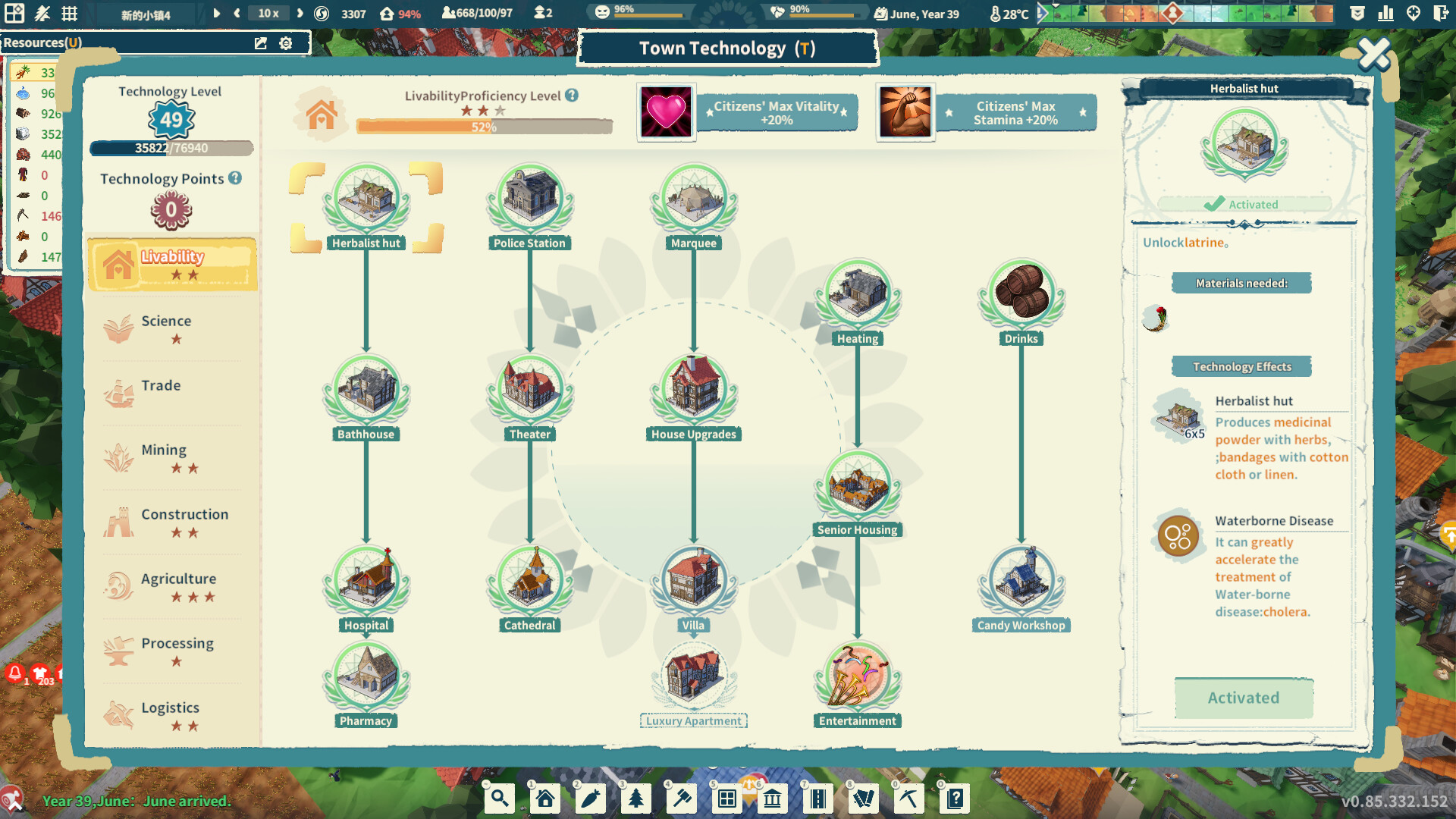Image resolution: width=1456 pixels, height=819 pixels.
Task: Select the Luxury Apartment tech node
Action: coord(693,677)
